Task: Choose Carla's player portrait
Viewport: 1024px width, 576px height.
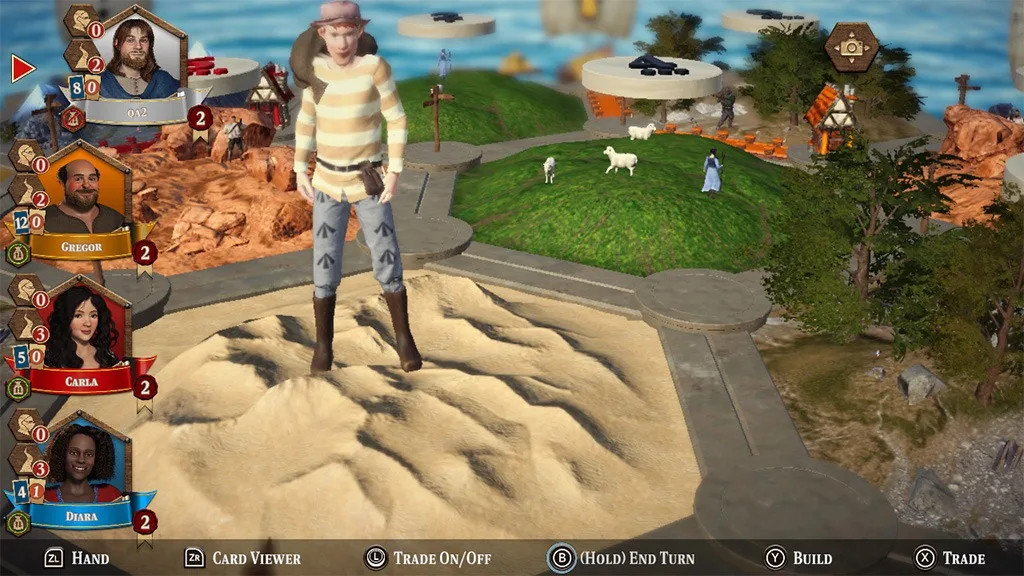Action: pyautogui.click(x=82, y=328)
